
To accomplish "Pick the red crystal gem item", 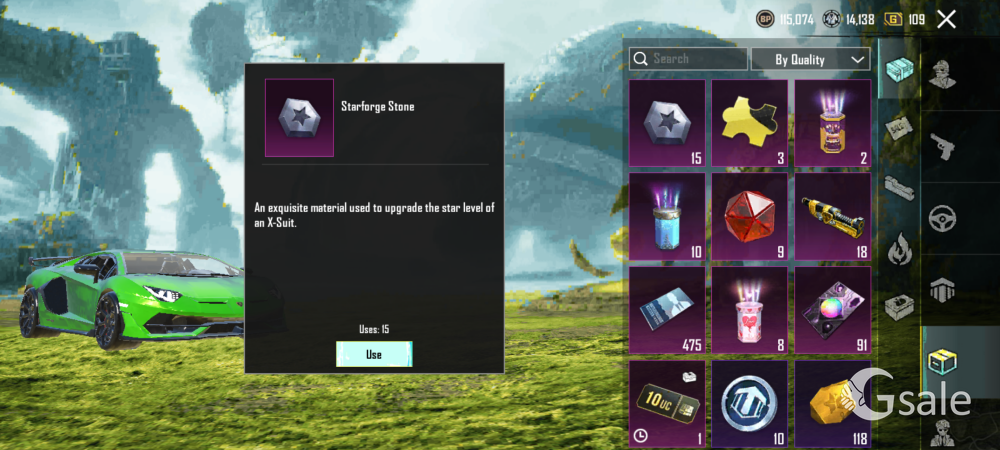I will (x=750, y=216).
